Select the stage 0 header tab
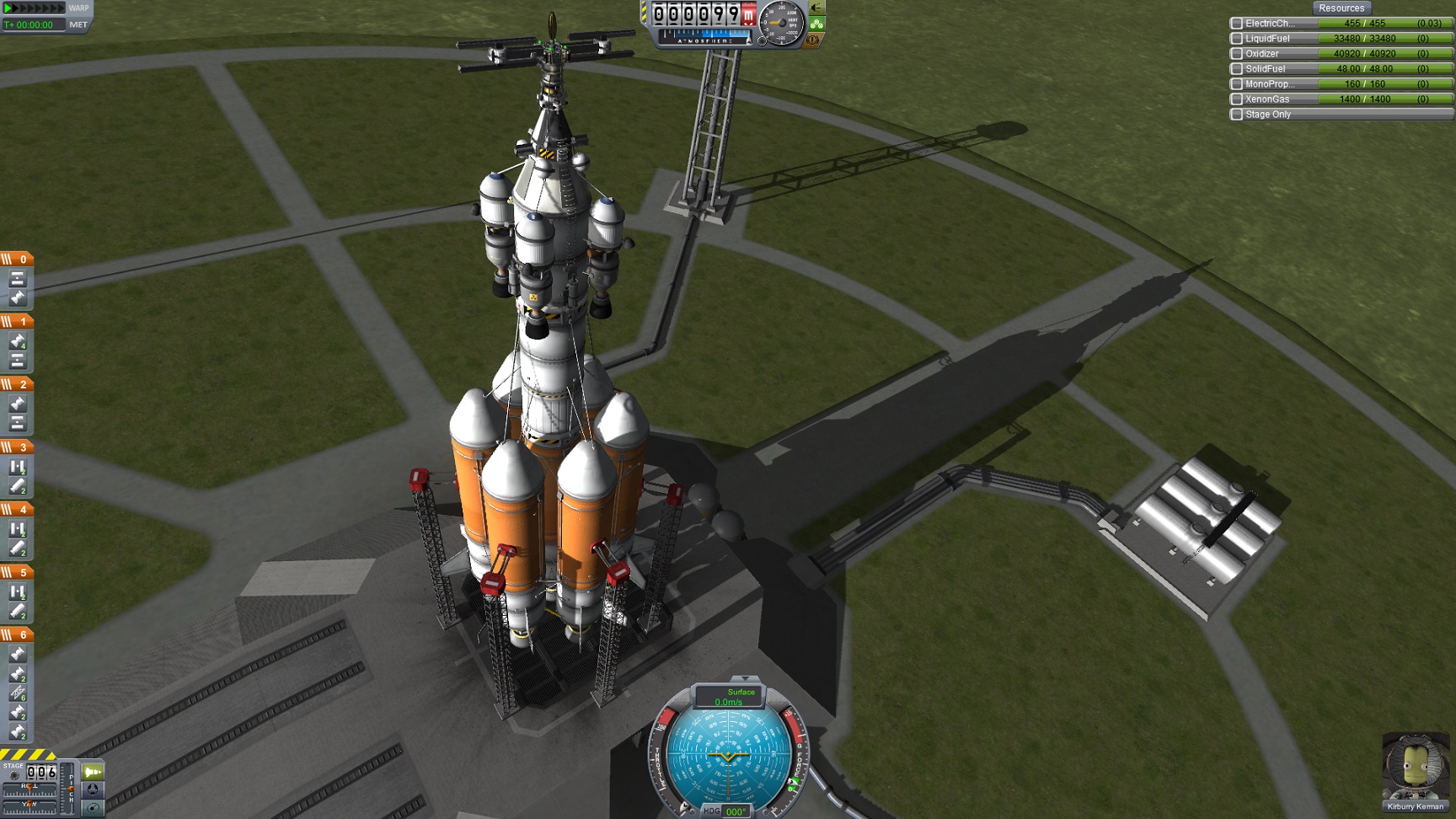This screenshot has height=819, width=1456. pos(17,259)
